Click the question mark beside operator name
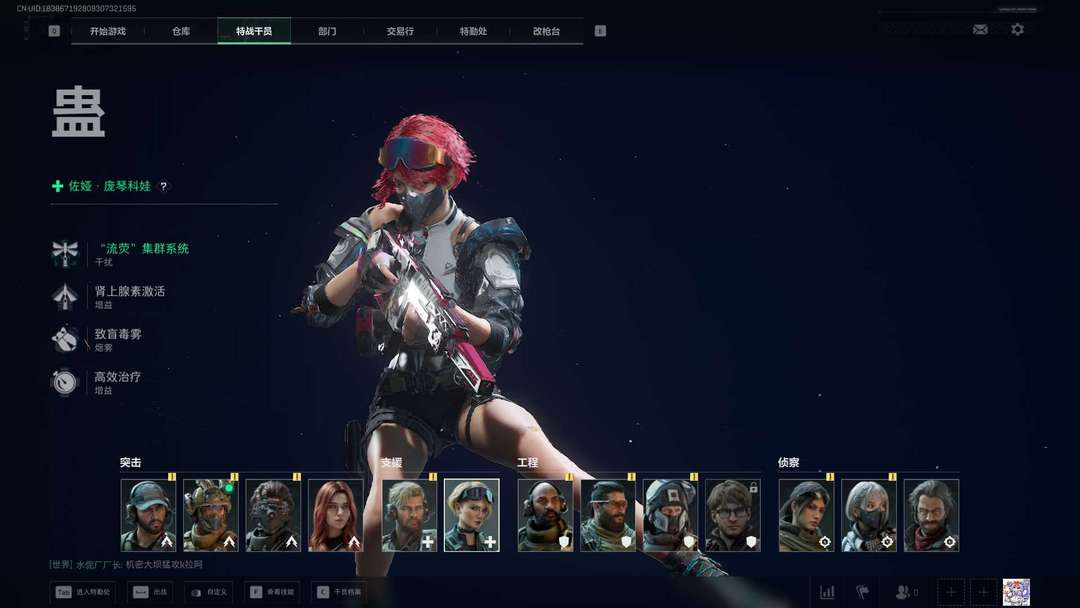 [x=165, y=186]
